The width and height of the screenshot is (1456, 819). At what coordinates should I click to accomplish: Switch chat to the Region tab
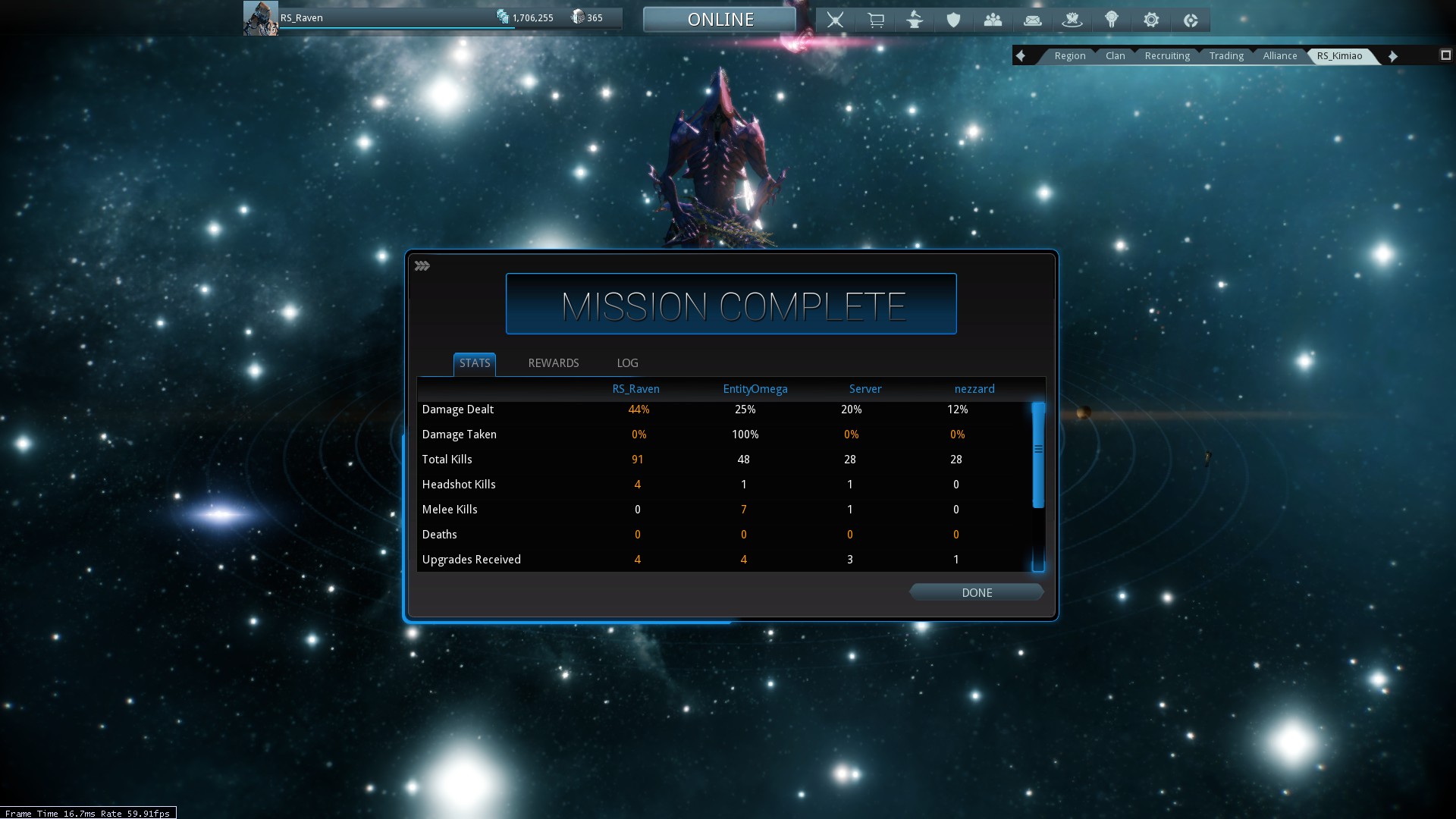[1069, 56]
